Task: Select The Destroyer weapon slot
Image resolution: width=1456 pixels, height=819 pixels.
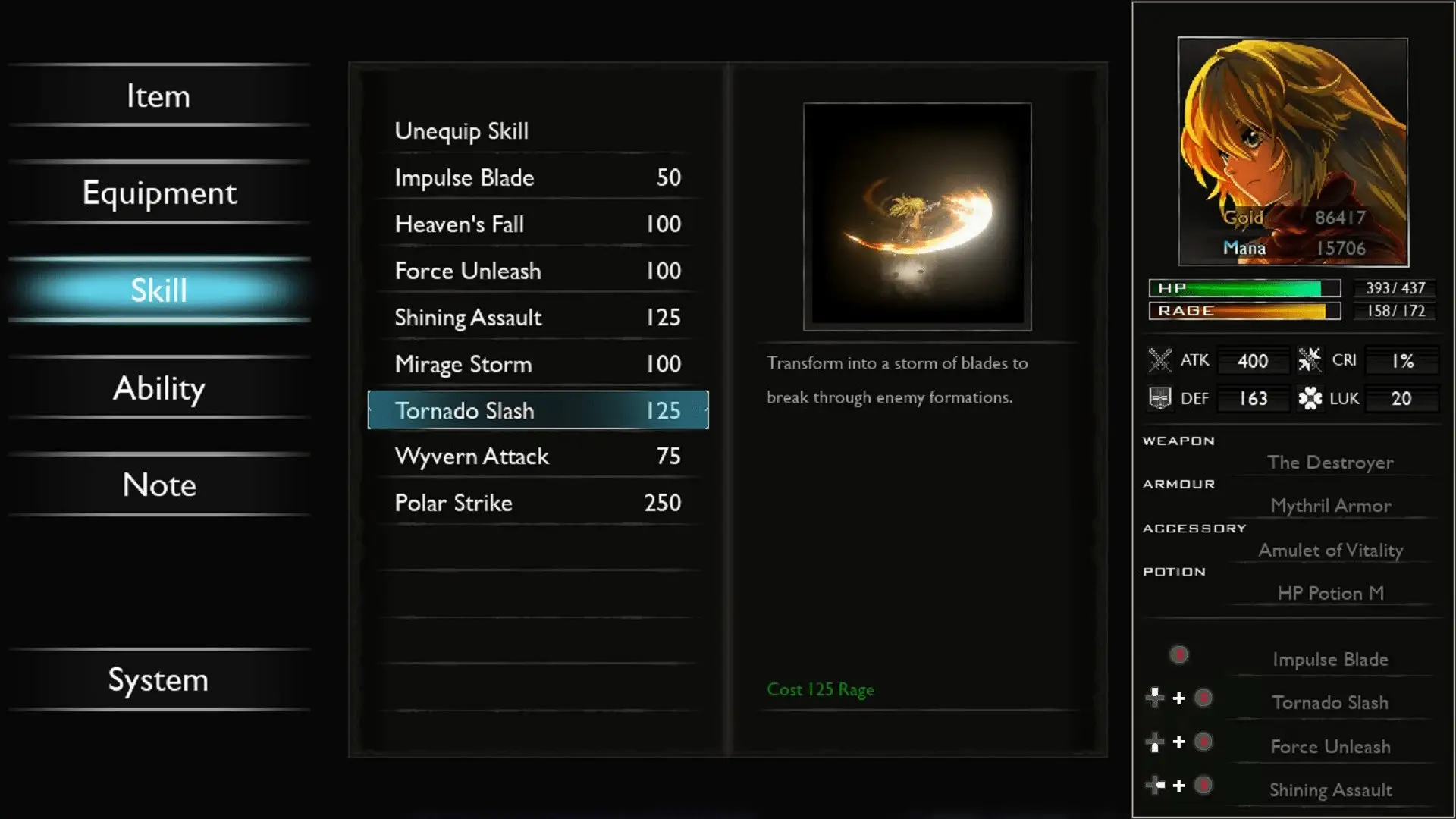Action: [1330, 463]
